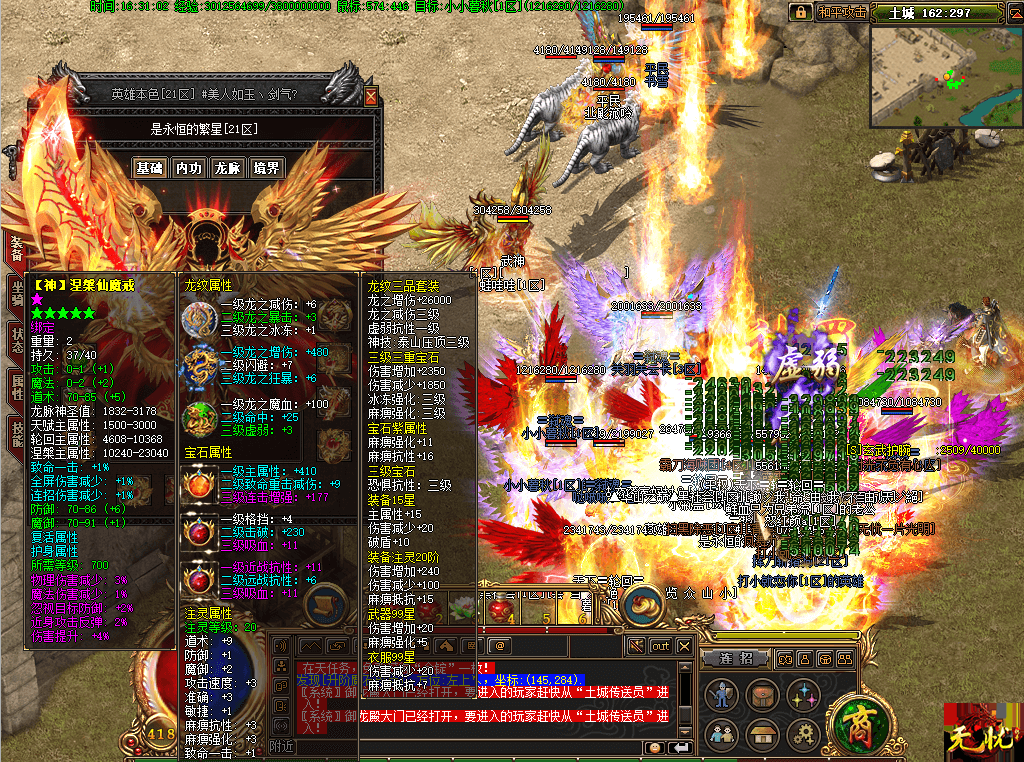Open the 连招 combo button
The image size is (1024, 762).
pyautogui.click(x=734, y=657)
